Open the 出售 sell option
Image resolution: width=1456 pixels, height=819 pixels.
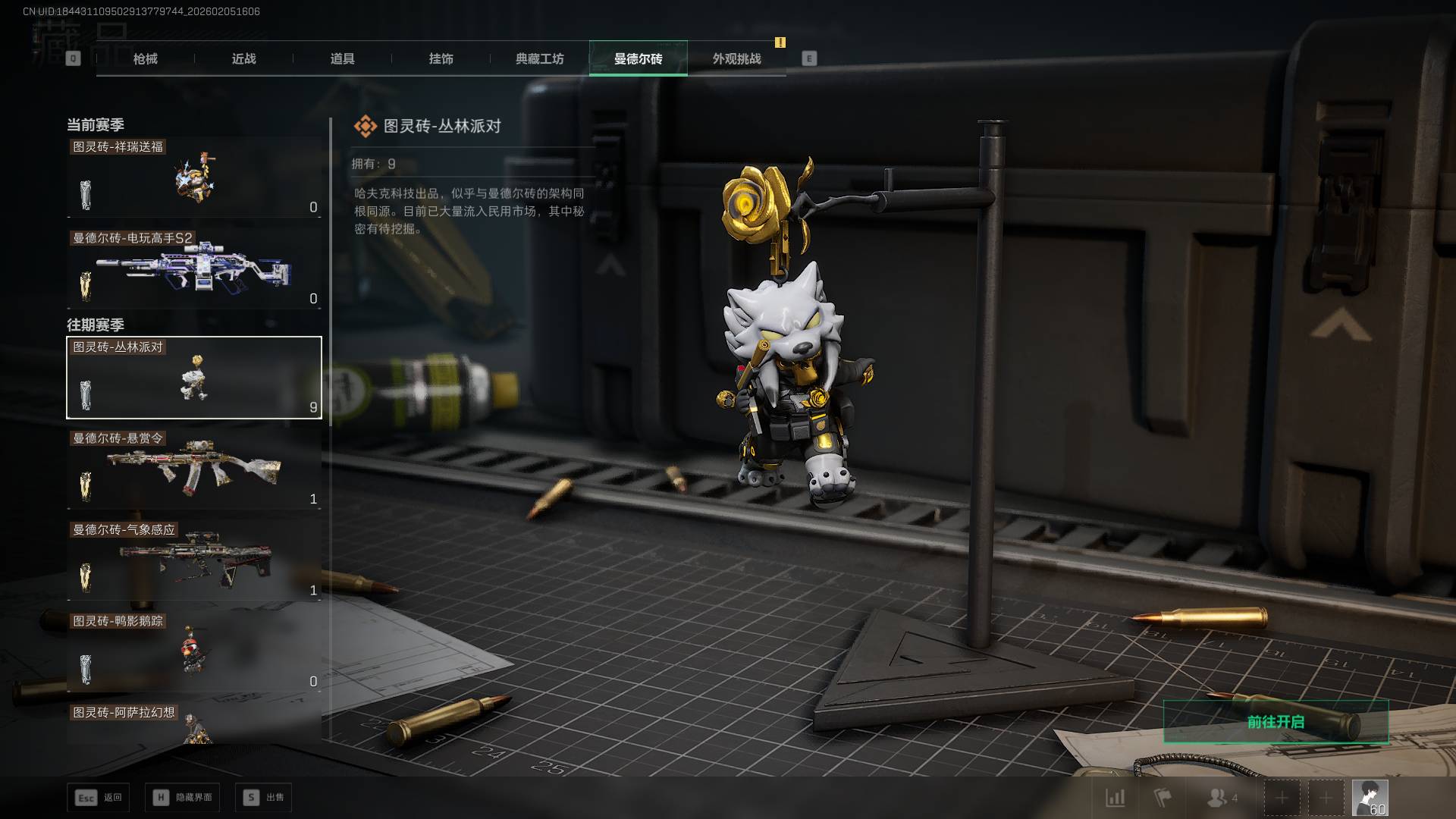coord(264,798)
